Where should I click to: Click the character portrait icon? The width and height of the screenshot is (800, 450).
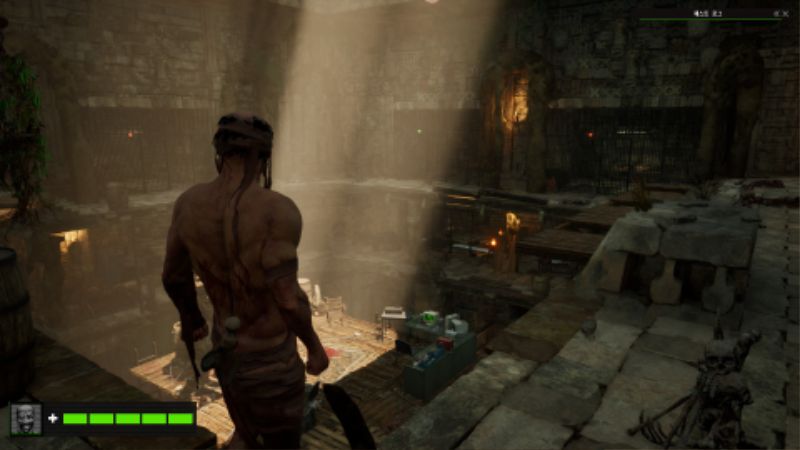26,418
